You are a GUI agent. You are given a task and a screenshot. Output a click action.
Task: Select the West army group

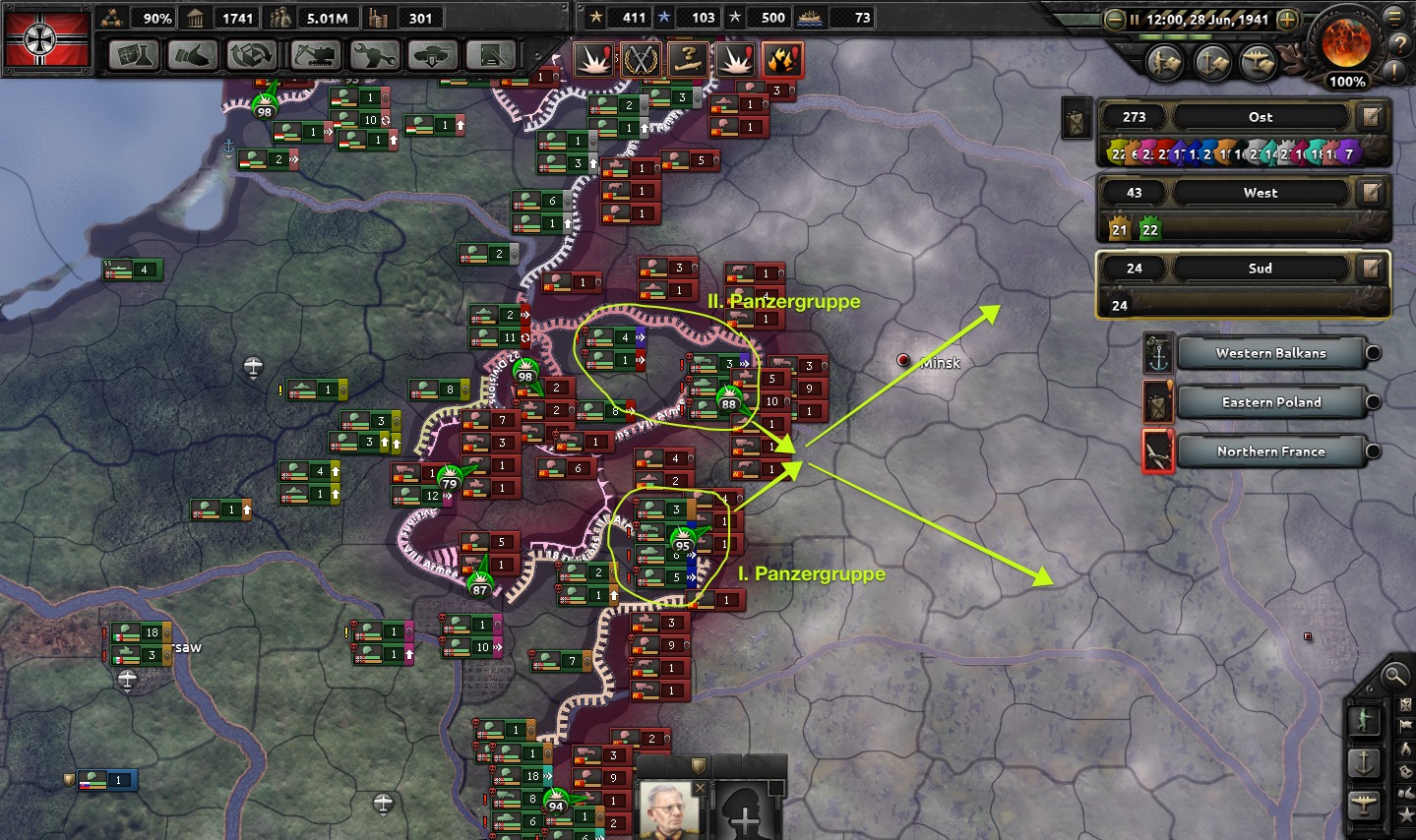point(1261,193)
